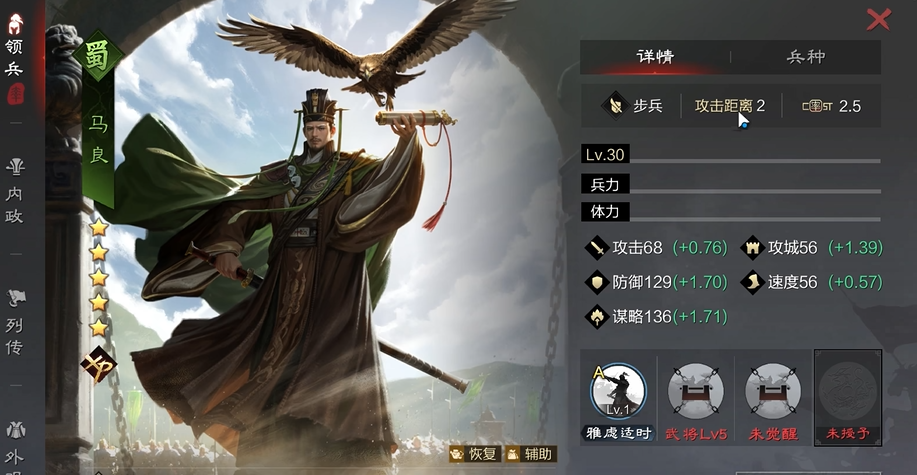This screenshot has height=475, width=917.
Task: Choose the empty 未授予 slot
Action: (x=847, y=391)
